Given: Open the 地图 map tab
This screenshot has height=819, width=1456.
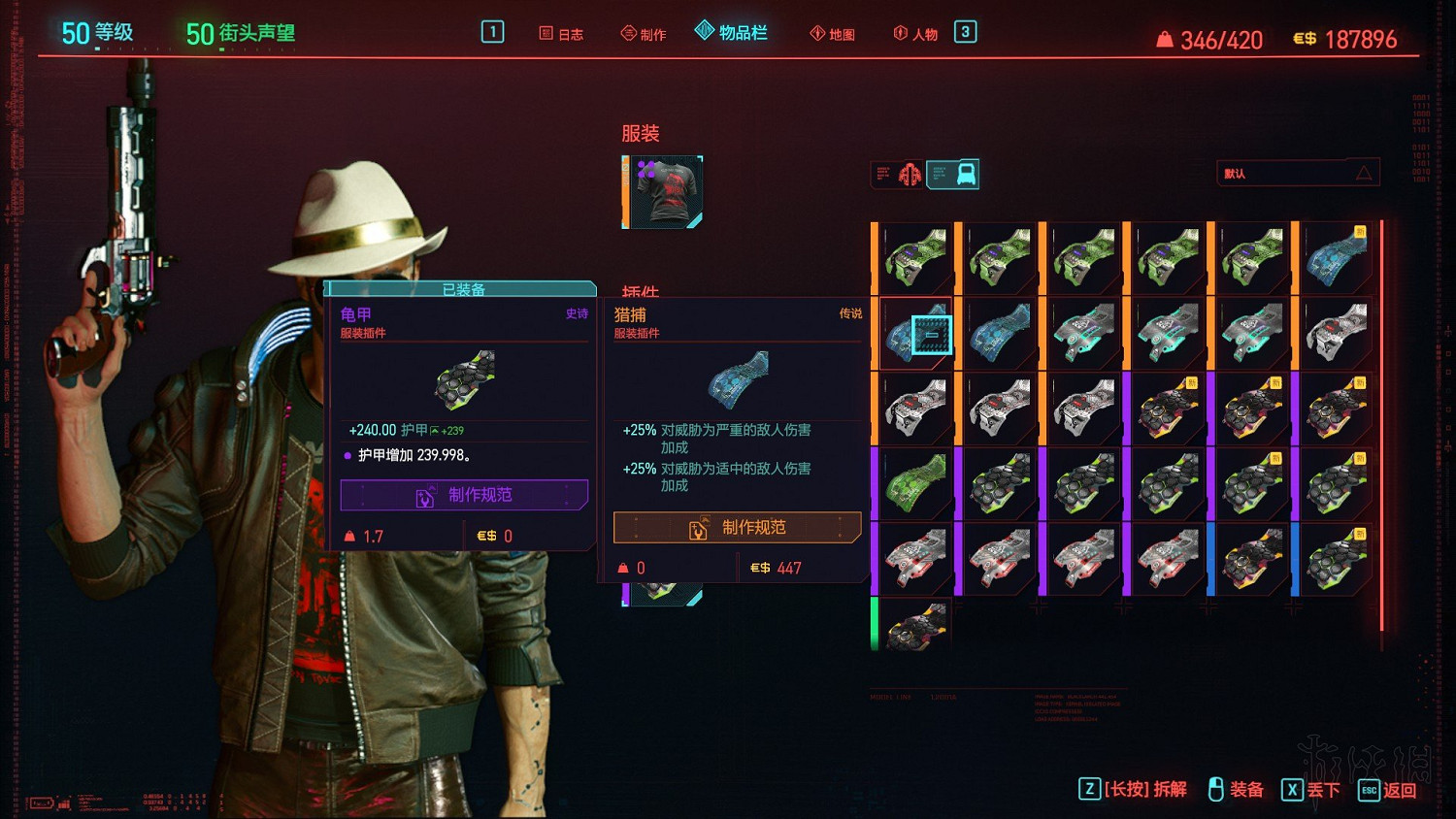Looking at the screenshot, I should [833, 34].
